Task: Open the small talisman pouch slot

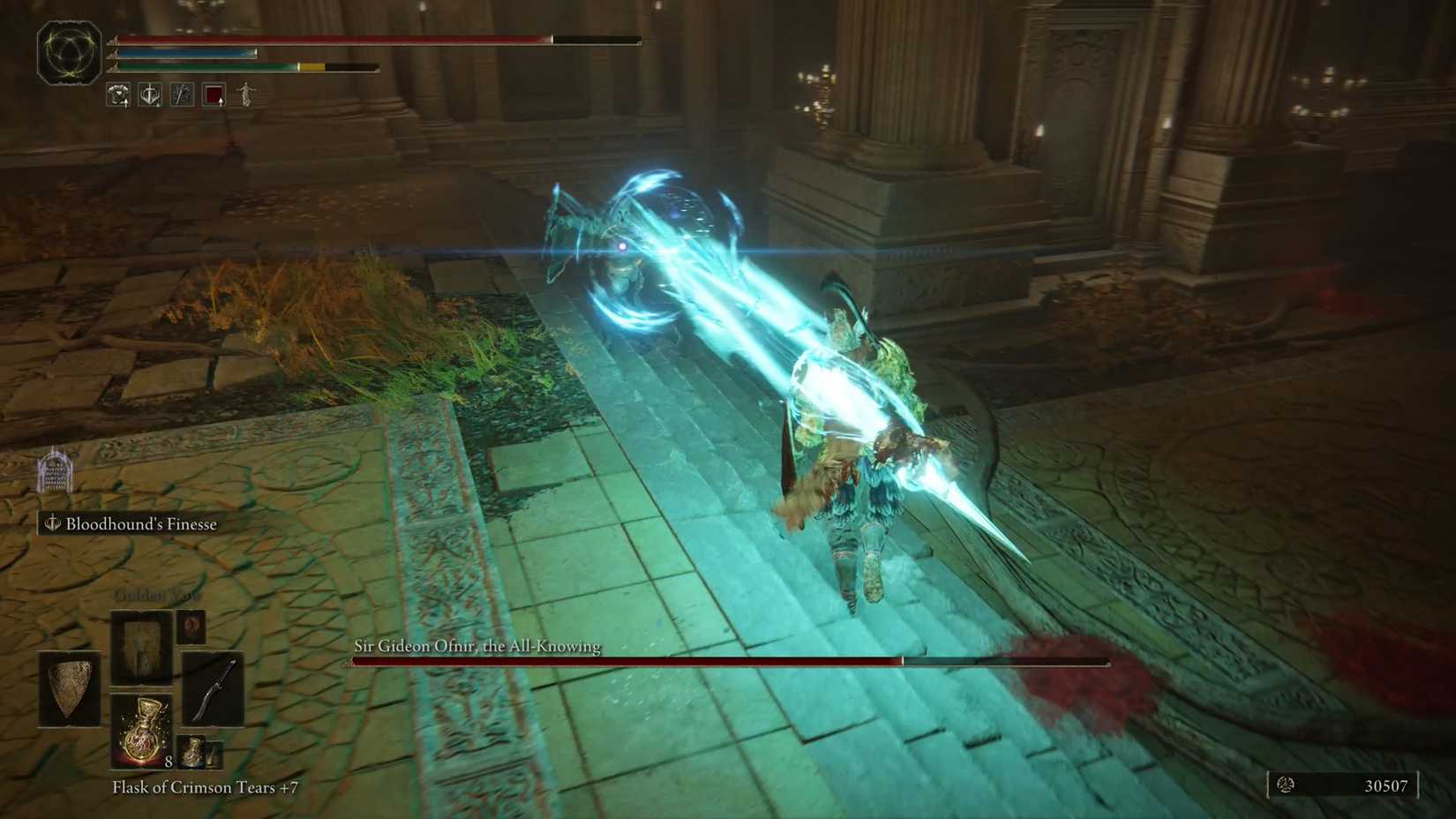Action: [191, 627]
